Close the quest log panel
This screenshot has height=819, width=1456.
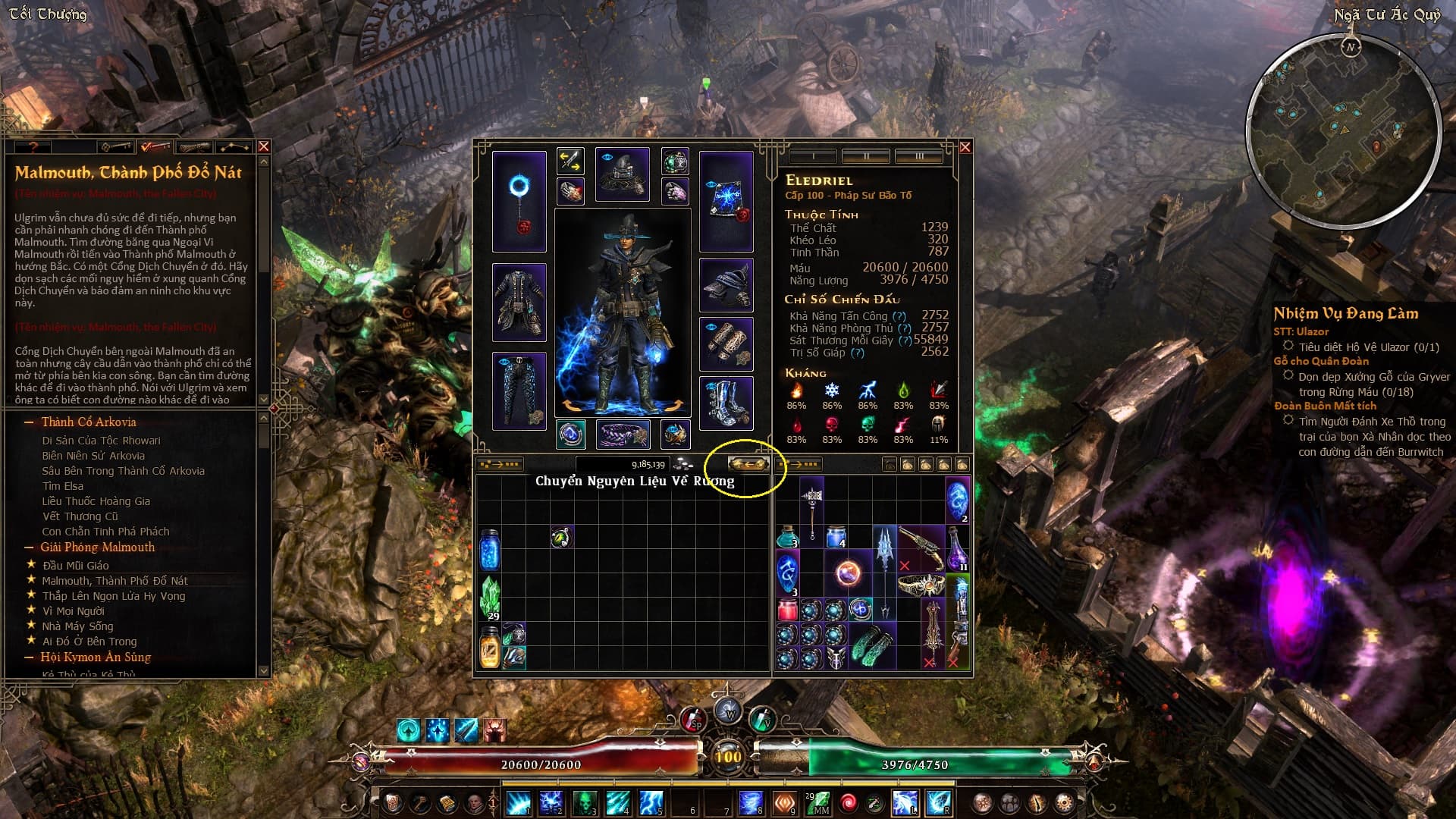pos(263,146)
